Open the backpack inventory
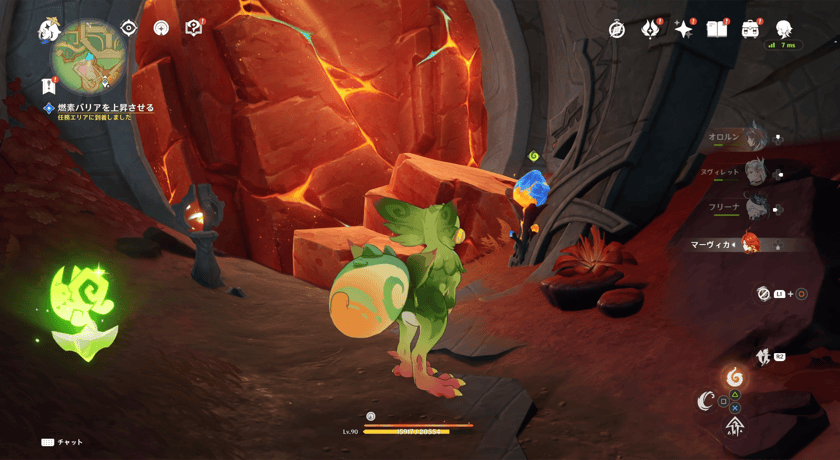 click(x=750, y=30)
